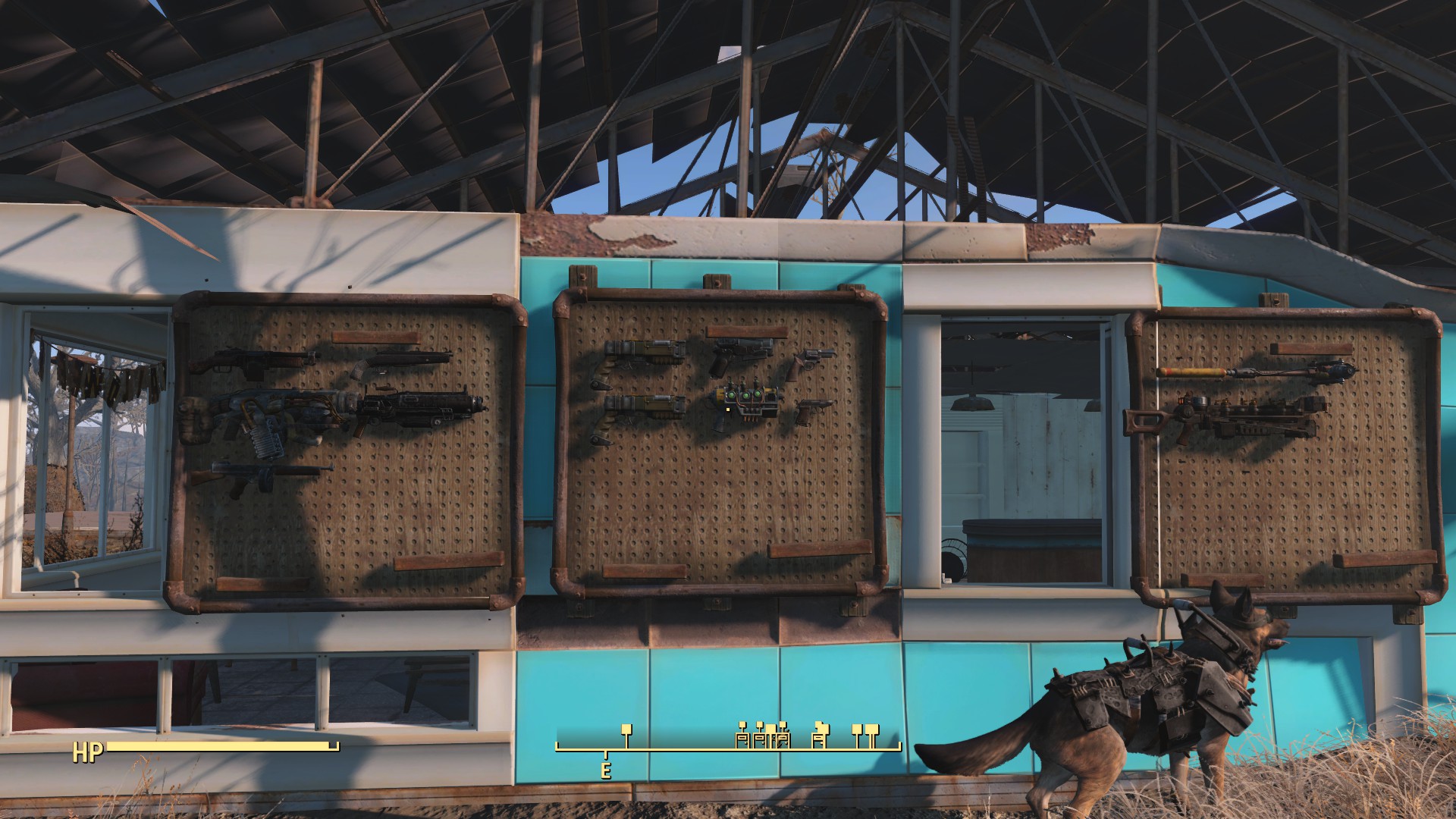This screenshot has width=1456, height=819.
Task: Pick the submachine gun with drum magazine
Action: click(x=263, y=474)
